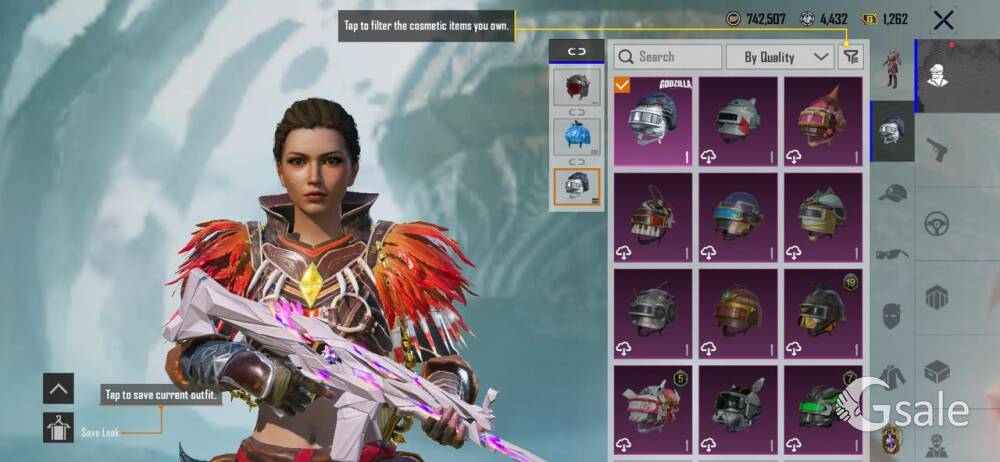
Task: Click the link toggle above loadout slots
Action: click(x=577, y=51)
